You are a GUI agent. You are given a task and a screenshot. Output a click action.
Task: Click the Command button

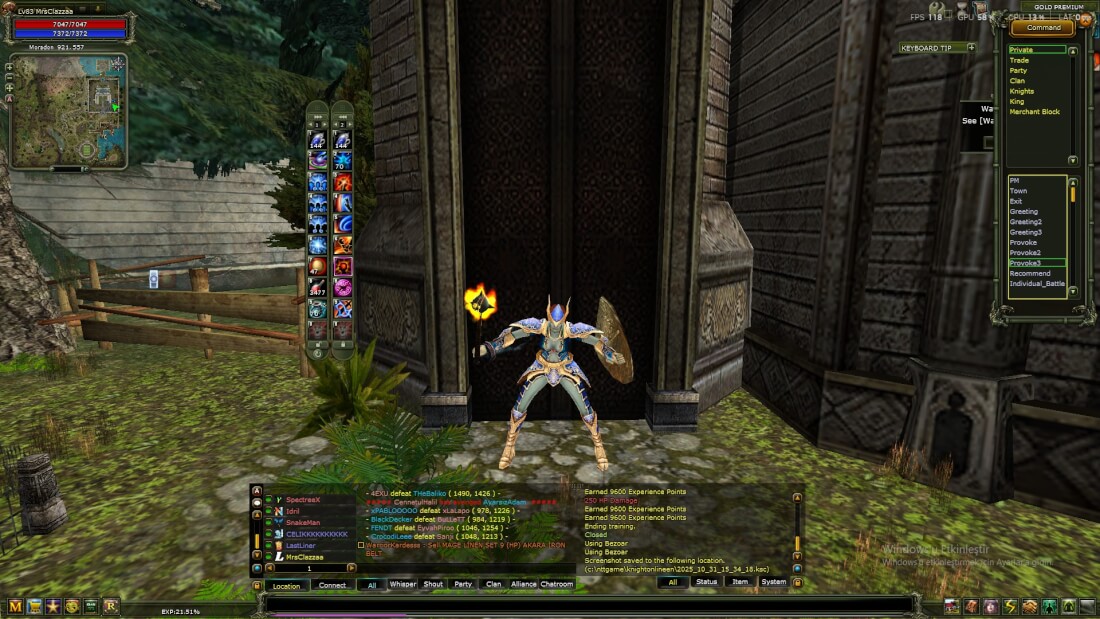pos(1043,28)
